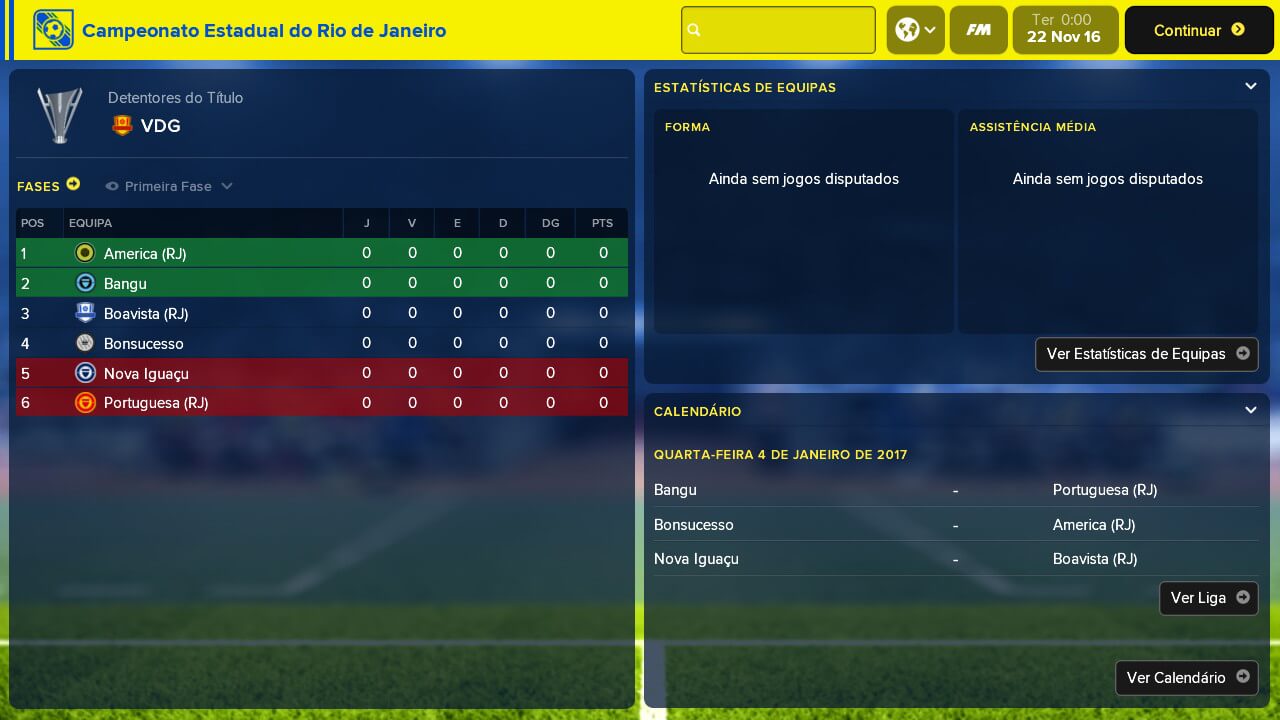Click the FM logo icon
The image size is (1280, 720).
[978, 30]
